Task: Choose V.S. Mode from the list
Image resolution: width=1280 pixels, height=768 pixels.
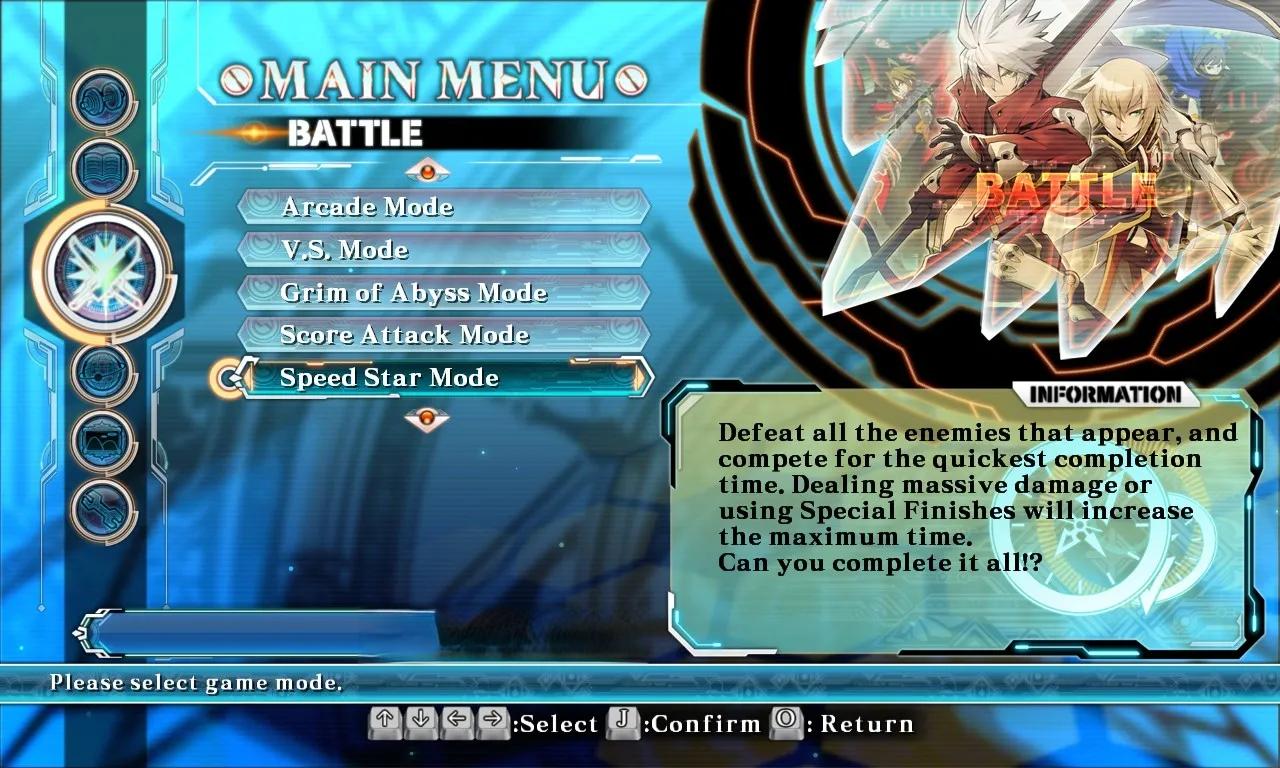Action: tap(443, 250)
